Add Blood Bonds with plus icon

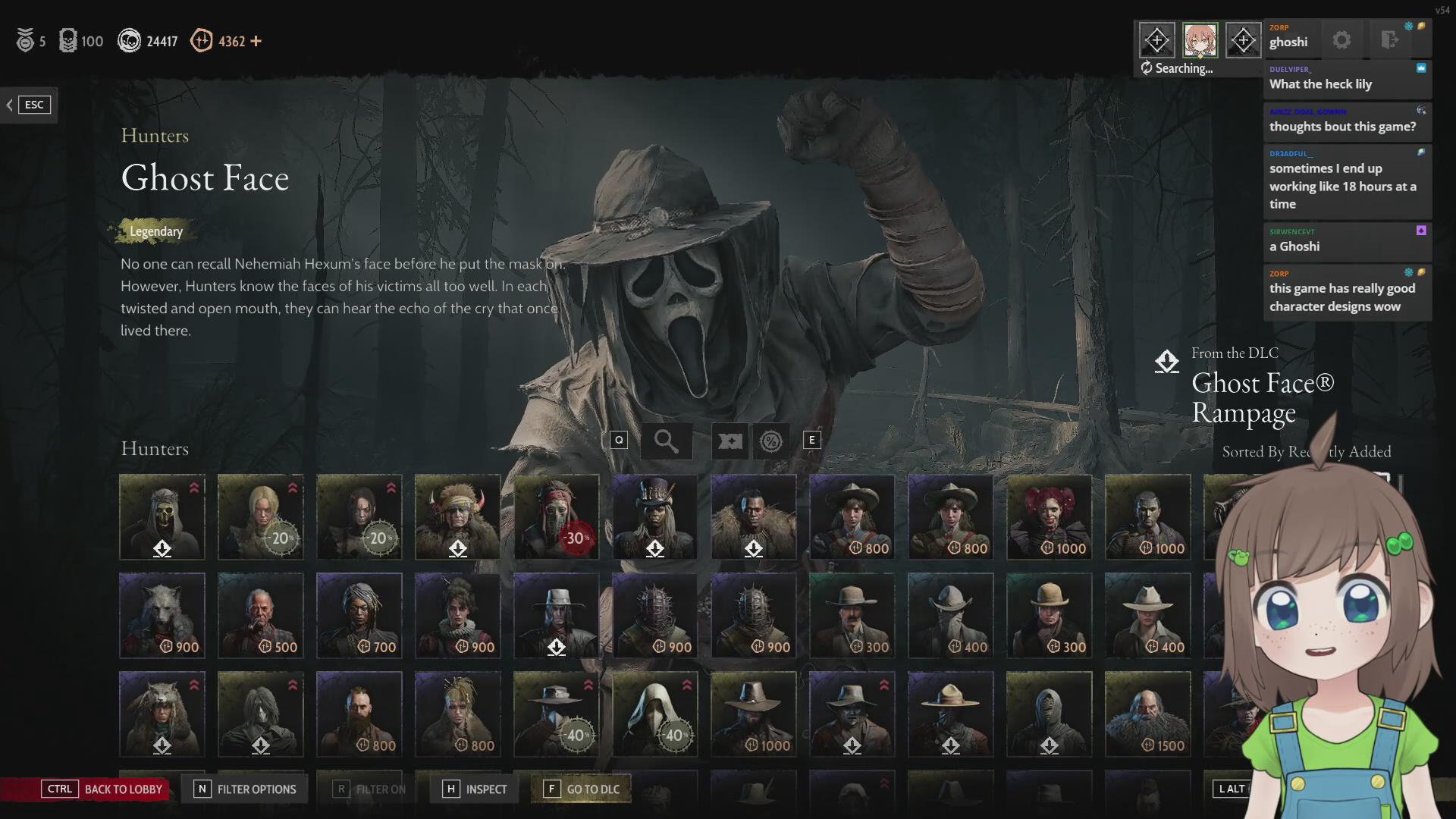click(256, 41)
